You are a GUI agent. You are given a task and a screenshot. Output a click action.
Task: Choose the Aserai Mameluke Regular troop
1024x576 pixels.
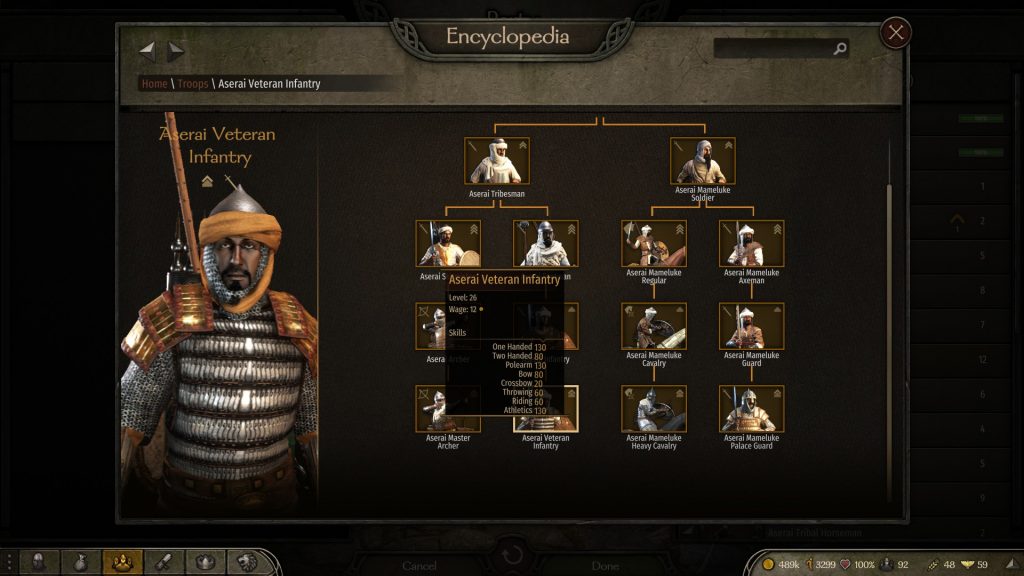pyautogui.click(x=653, y=244)
